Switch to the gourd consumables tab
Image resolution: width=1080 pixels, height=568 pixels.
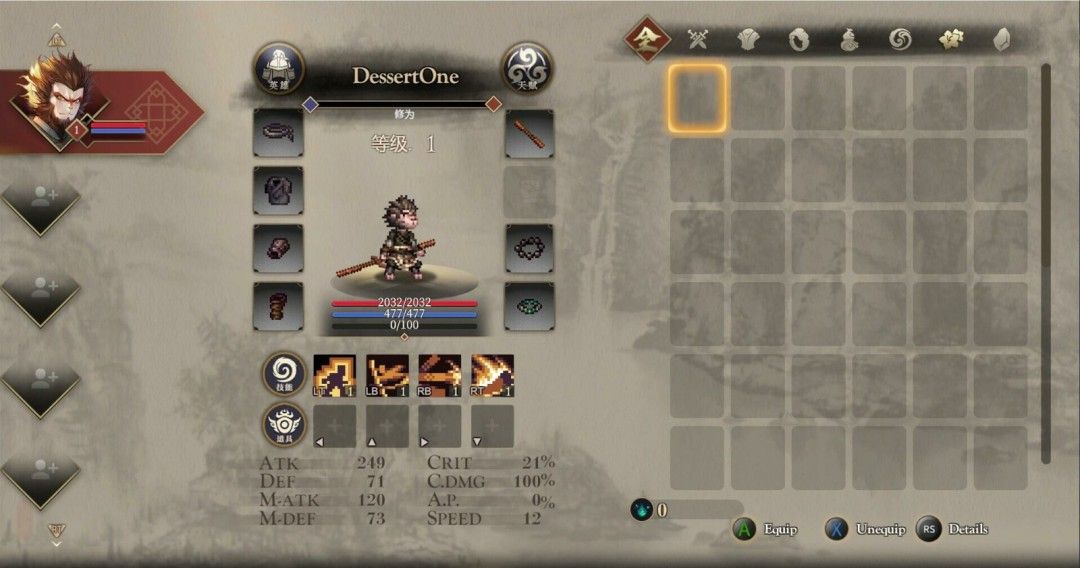tap(849, 40)
